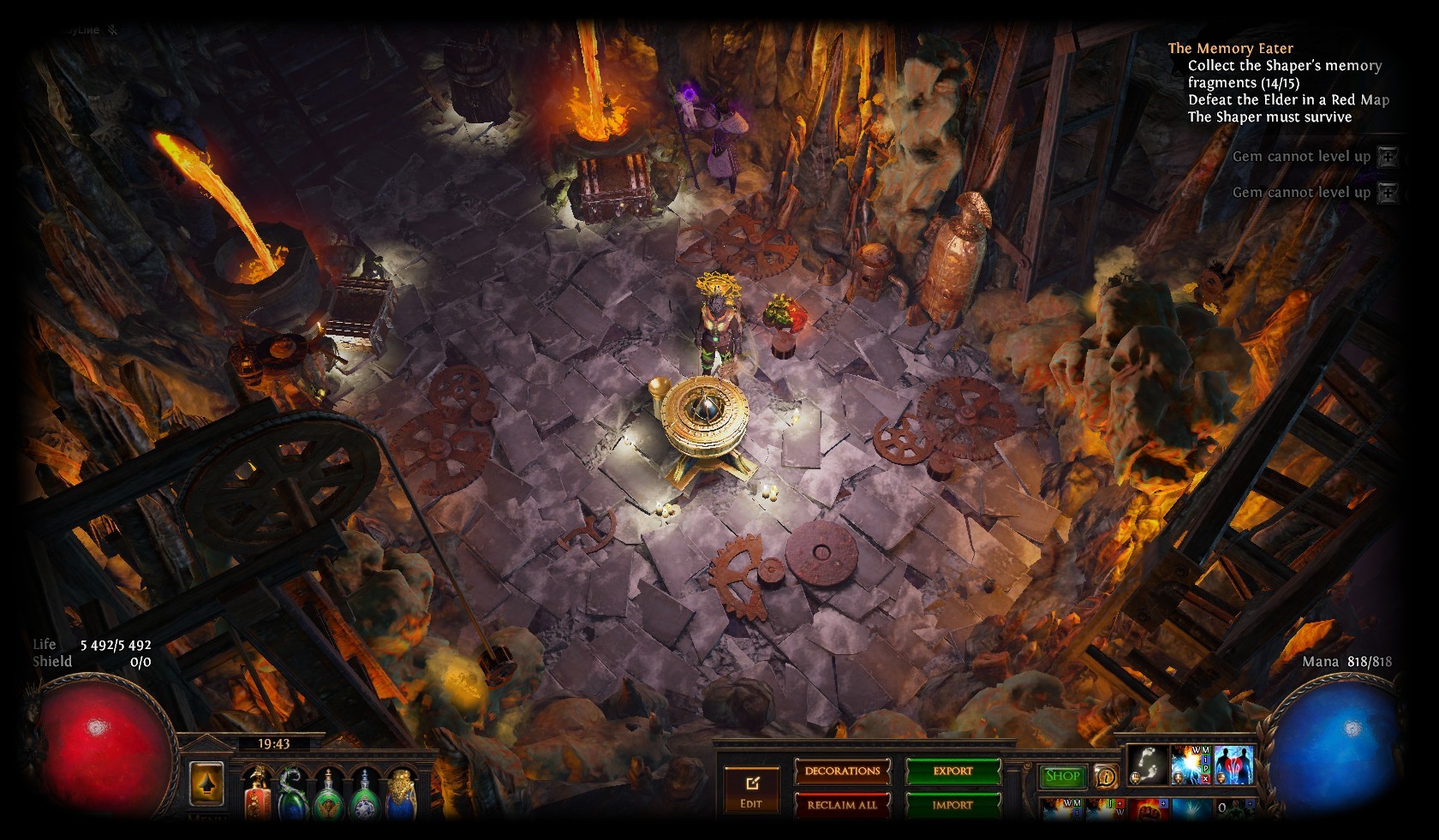Select The Memory Eater quest title
Screen dimensions: 1439x840
1230,49
